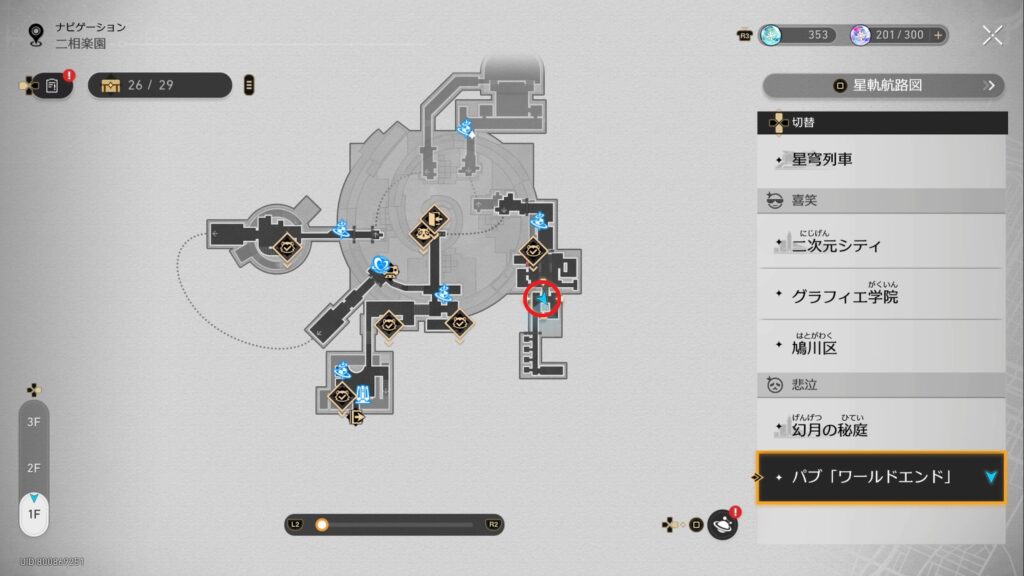The image size is (1024, 576).
Task: Open the treasure chest counter 26 / 29
Action: (160, 85)
